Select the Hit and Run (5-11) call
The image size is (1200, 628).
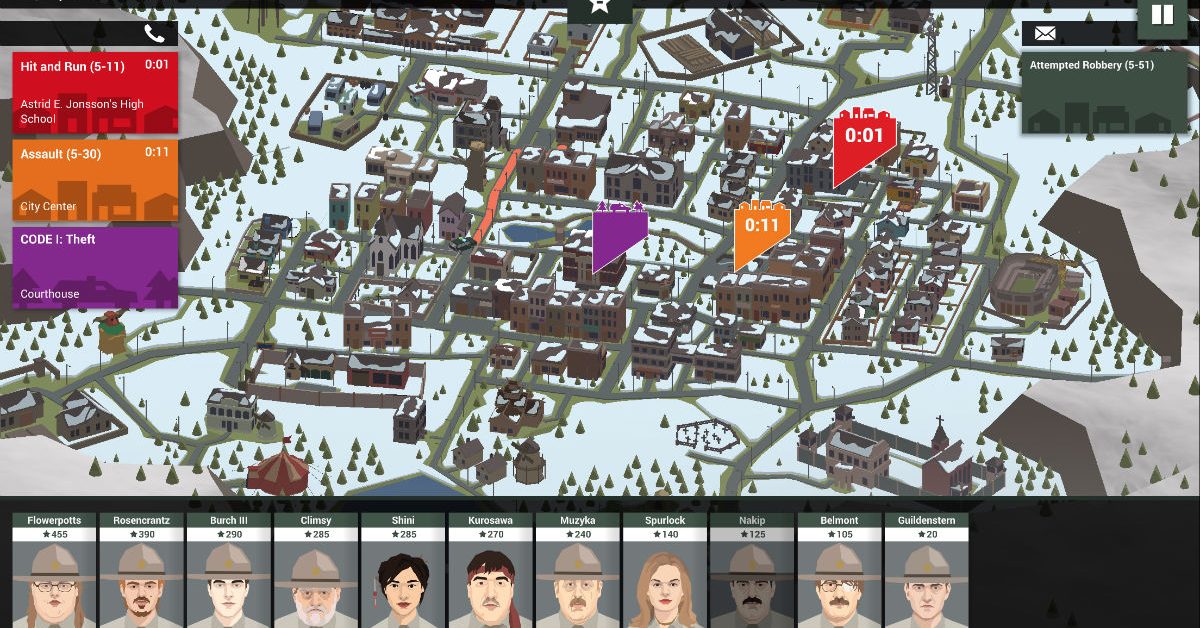tap(95, 92)
